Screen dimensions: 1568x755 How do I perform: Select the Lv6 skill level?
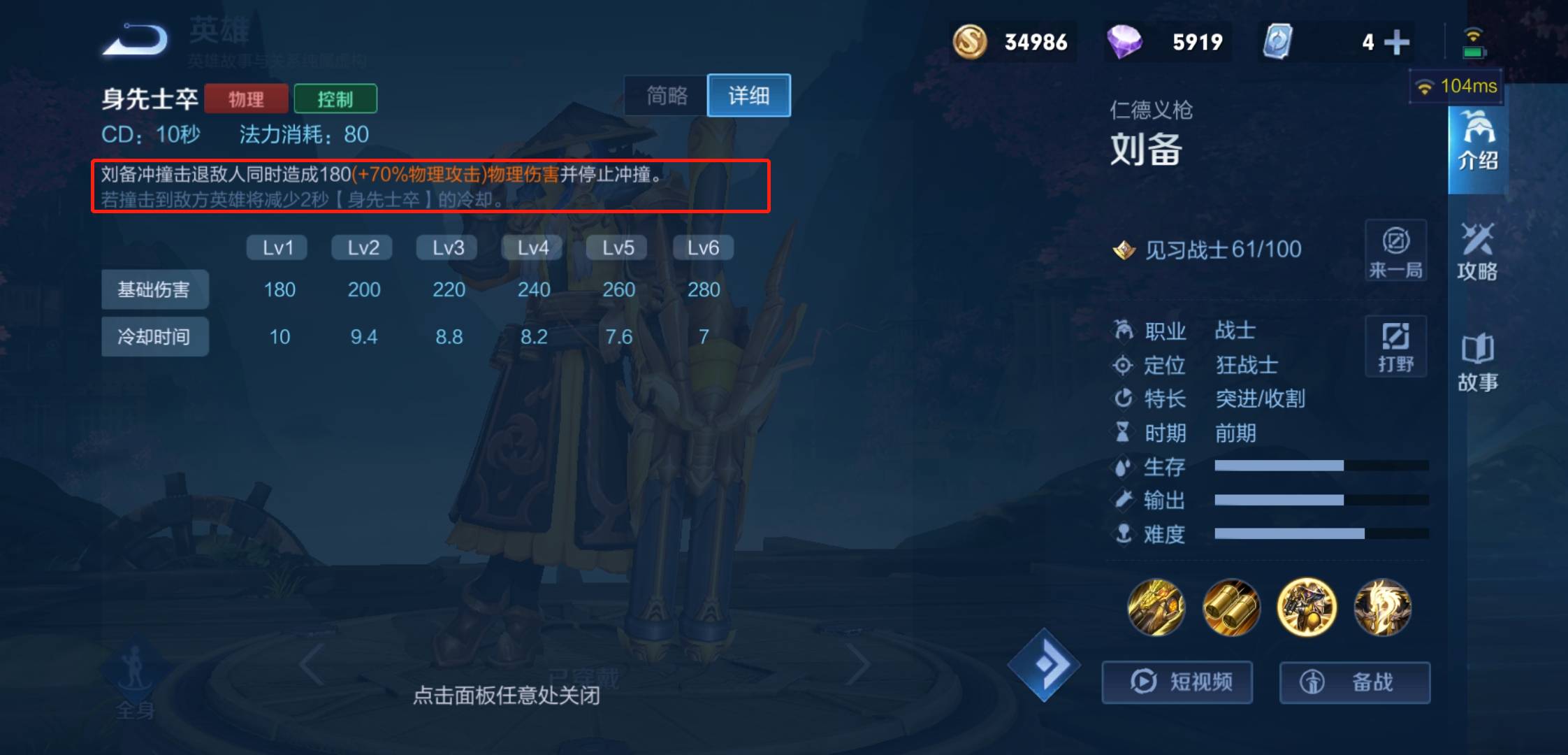tap(702, 247)
